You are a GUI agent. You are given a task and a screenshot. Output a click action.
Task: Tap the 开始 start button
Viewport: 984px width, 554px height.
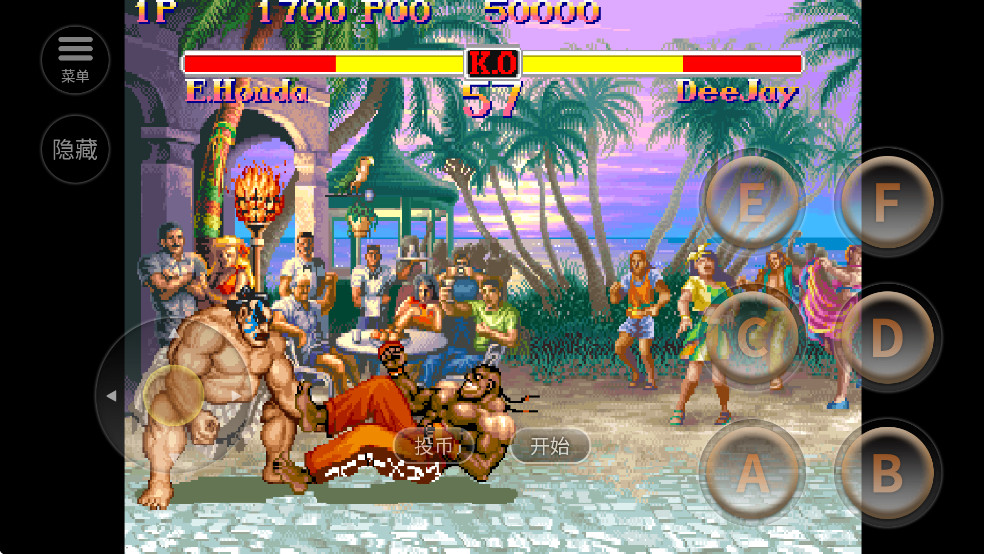pyautogui.click(x=550, y=446)
